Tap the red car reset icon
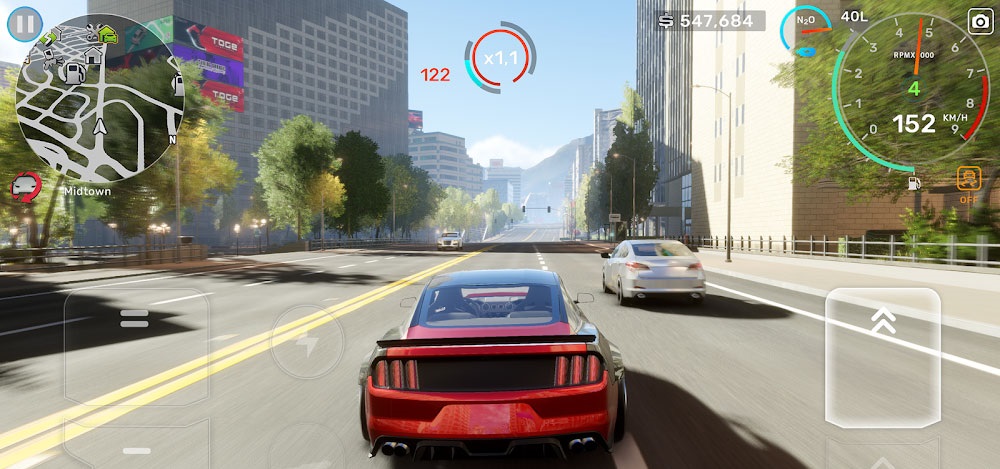1000x469 pixels. click(x=26, y=184)
